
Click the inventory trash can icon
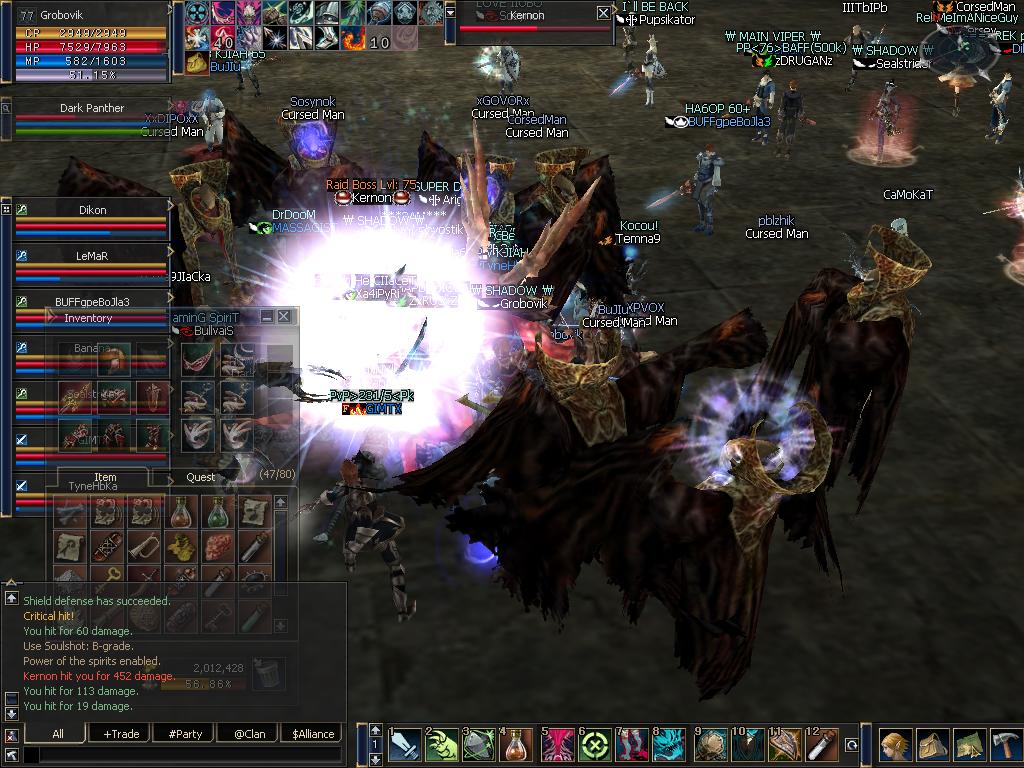click(265, 673)
